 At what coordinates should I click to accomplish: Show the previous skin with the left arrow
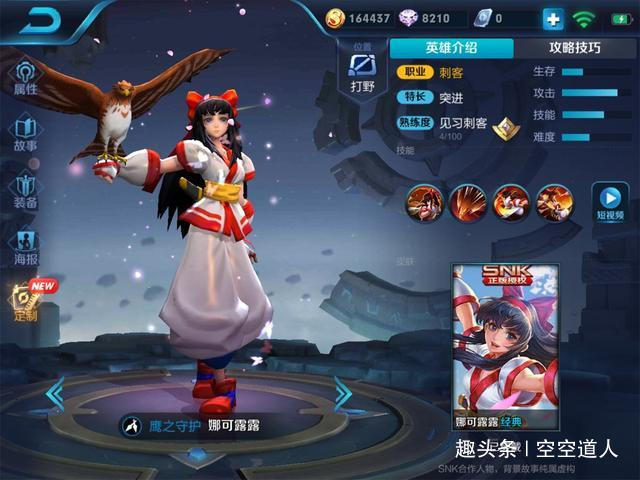coord(55,393)
